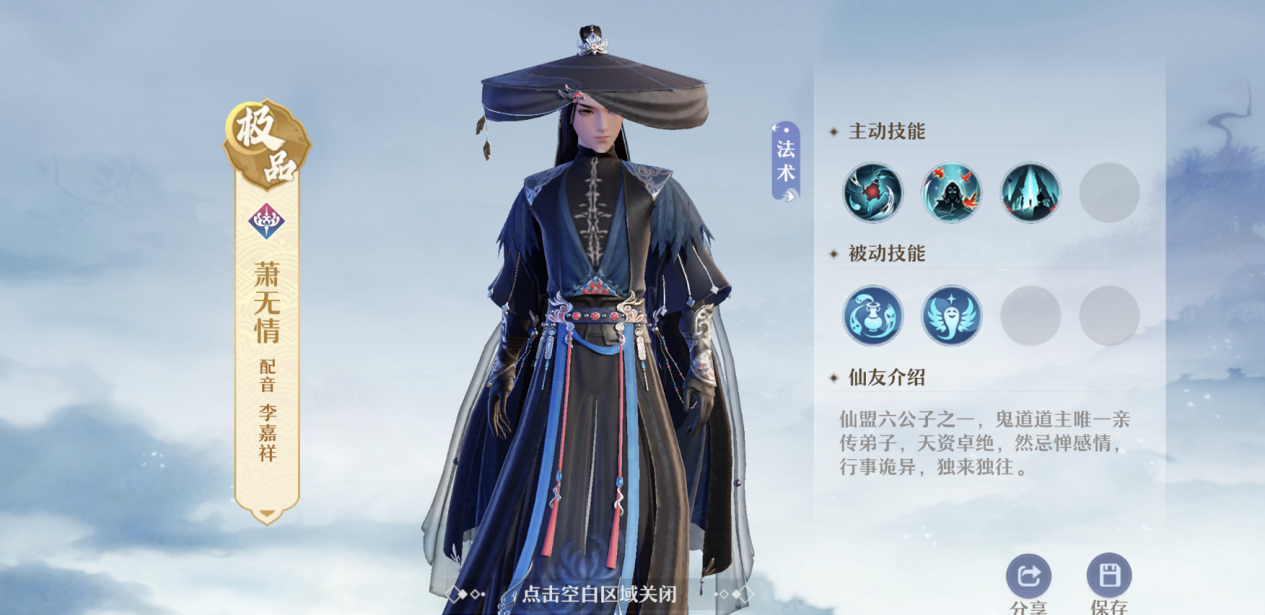View the winged ghost passive skill
This screenshot has width=1265, height=615.
coord(951,316)
